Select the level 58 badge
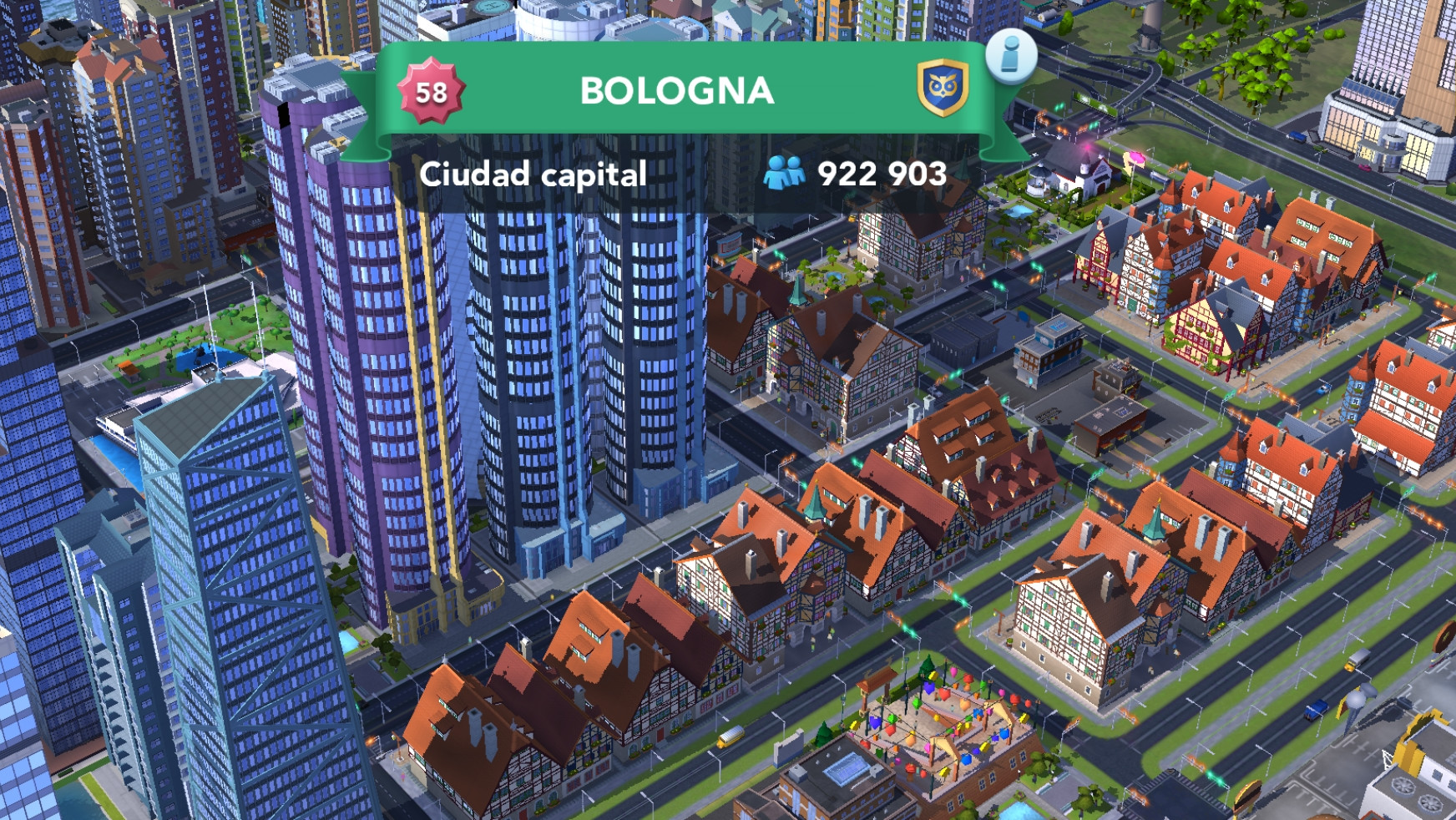 [431, 91]
